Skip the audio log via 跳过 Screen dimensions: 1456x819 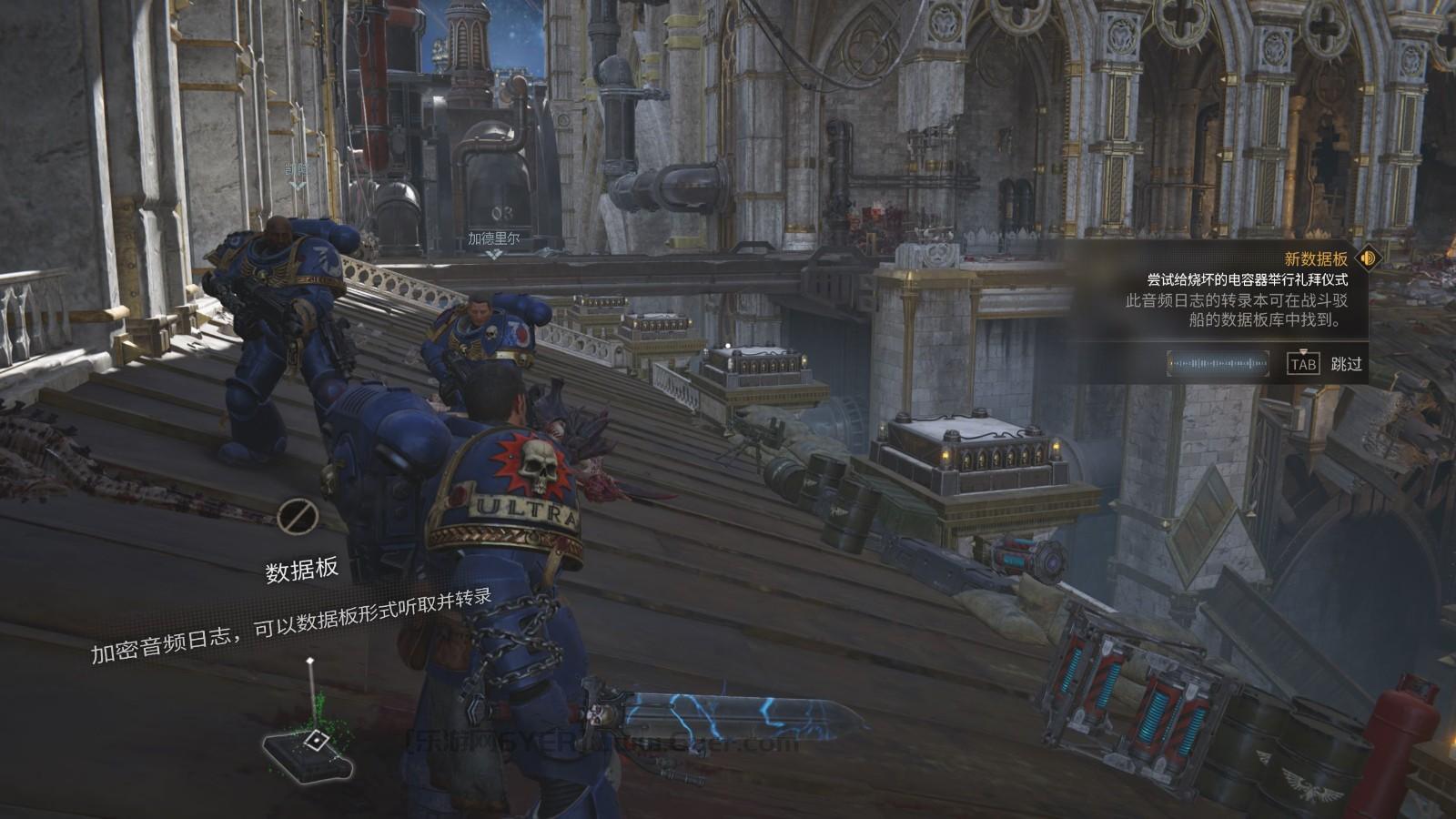1346,364
